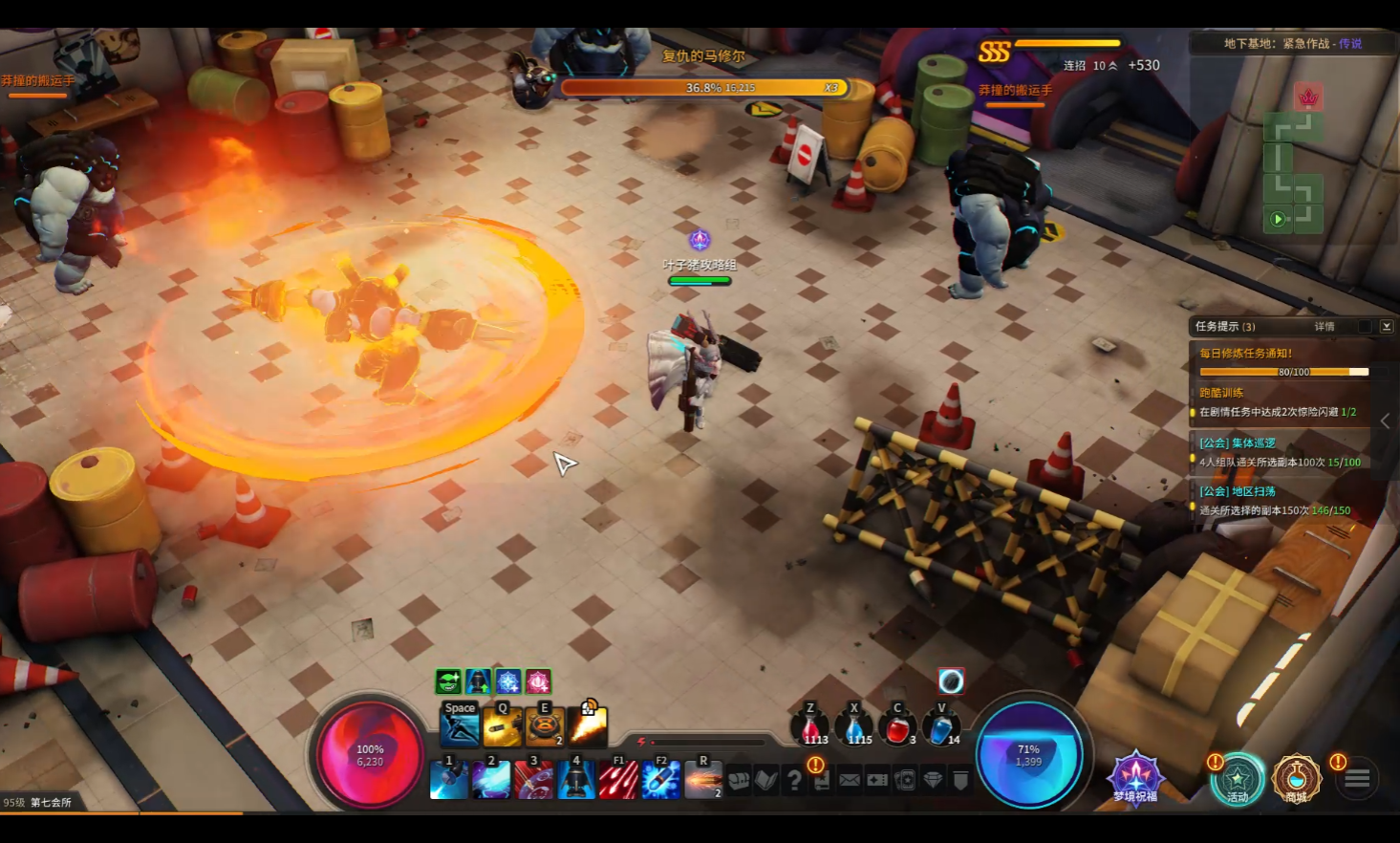Open the 梦境祝福 blessing button
The image size is (1400, 843).
coord(1135,778)
